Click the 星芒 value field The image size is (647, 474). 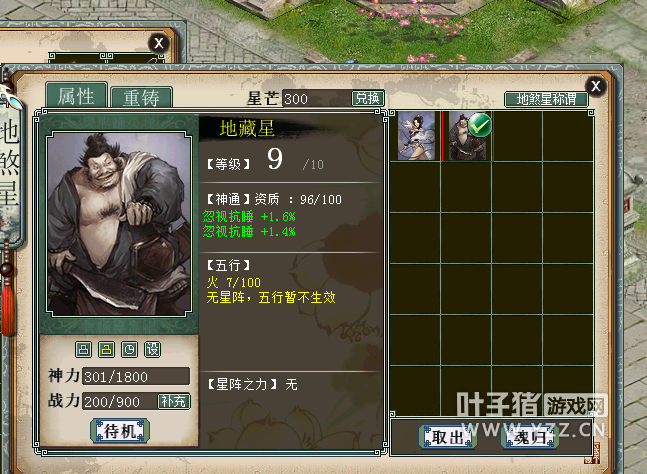click(315, 98)
